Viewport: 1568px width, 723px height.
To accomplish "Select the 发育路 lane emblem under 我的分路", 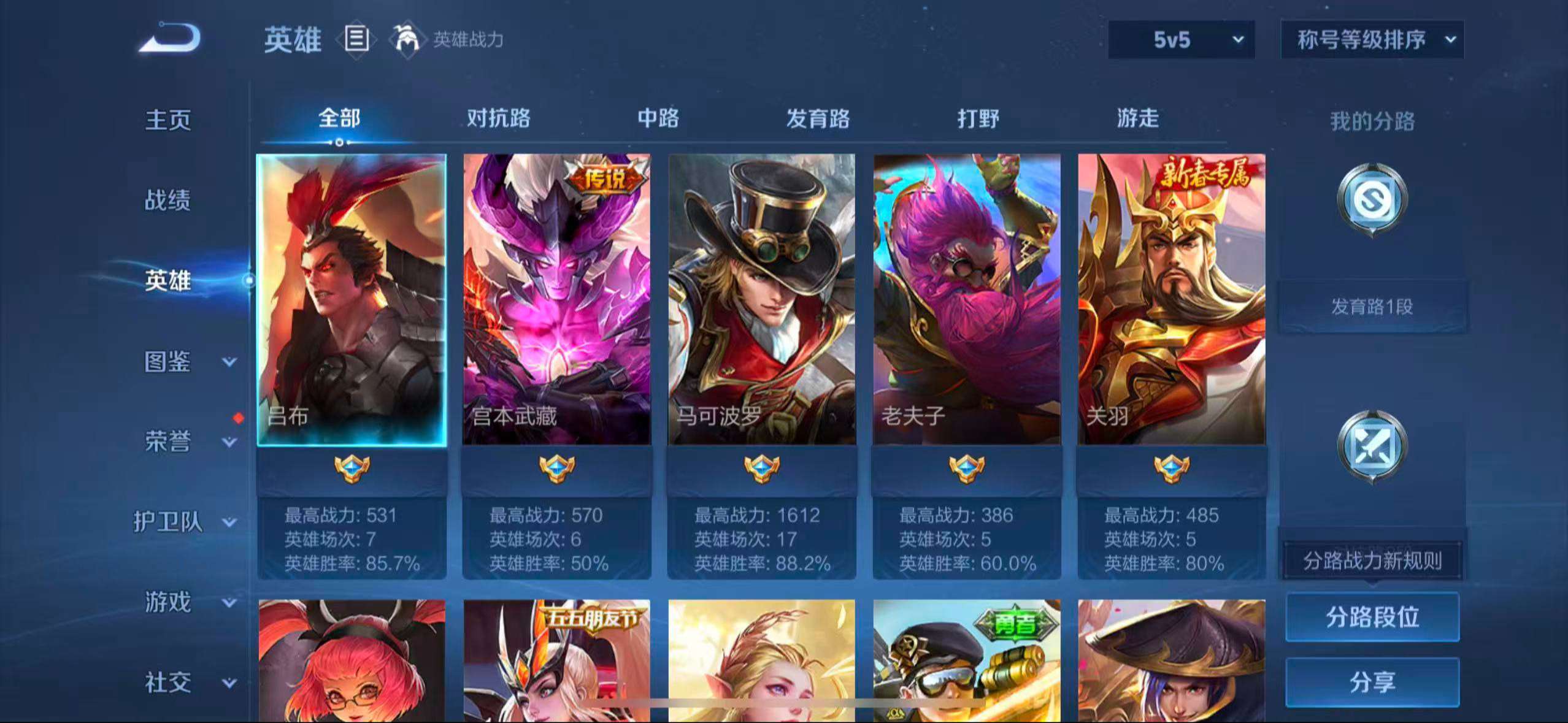I will pyautogui.click(x=1373, y=202).
